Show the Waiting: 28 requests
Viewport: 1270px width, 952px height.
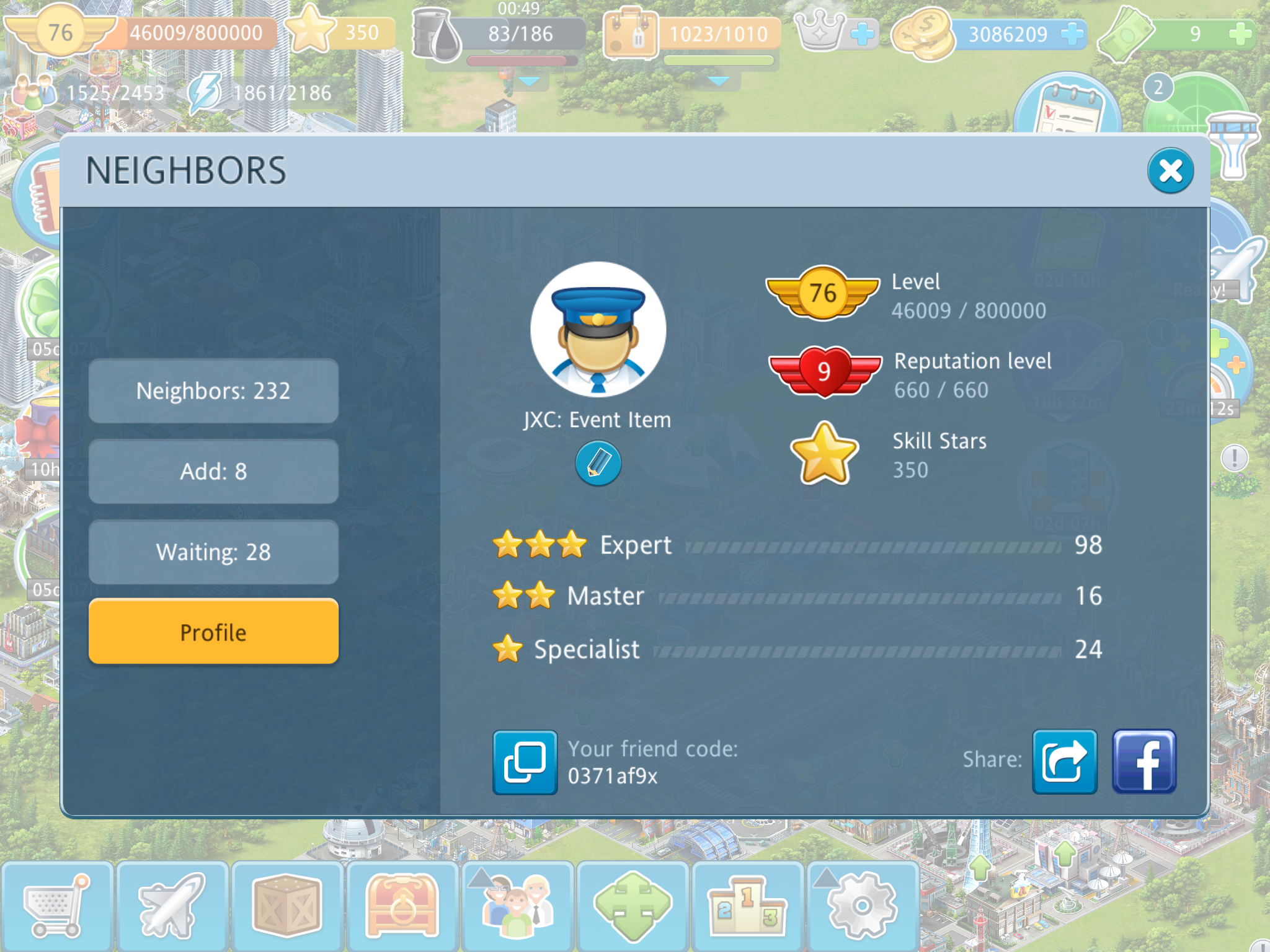click(213, 552)
